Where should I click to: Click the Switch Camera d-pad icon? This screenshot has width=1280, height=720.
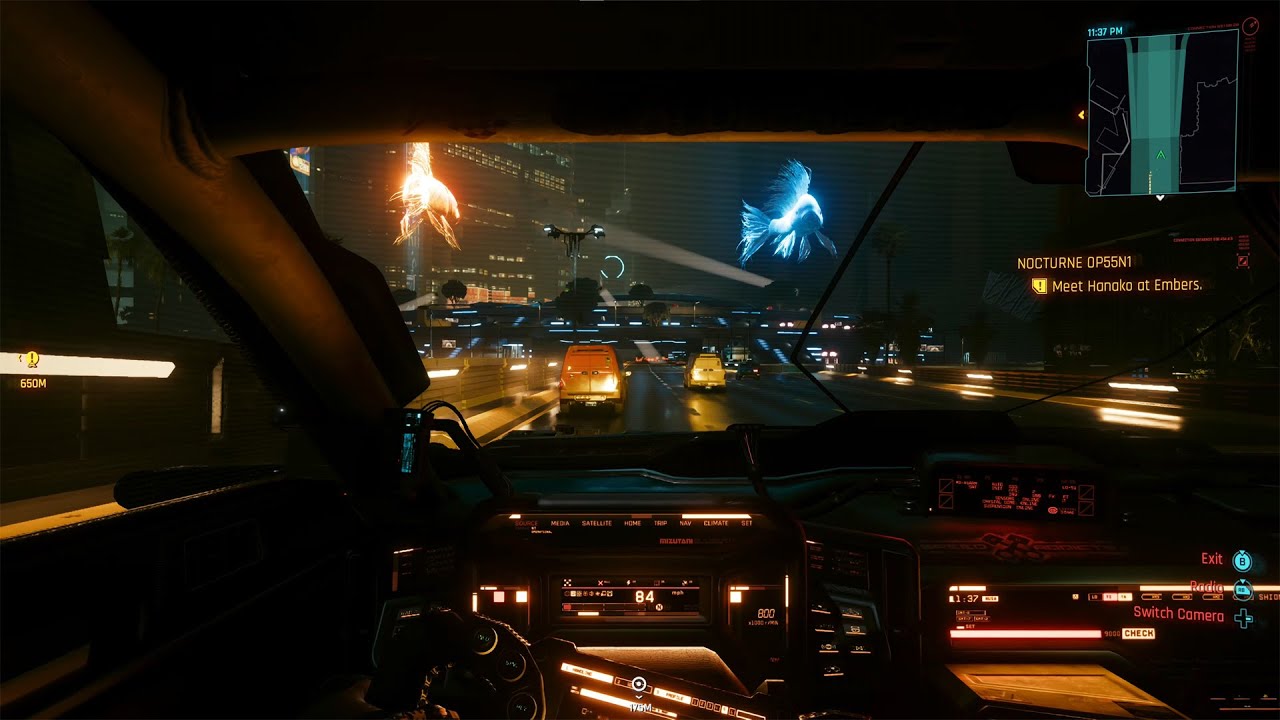[x=1244, y=617]
